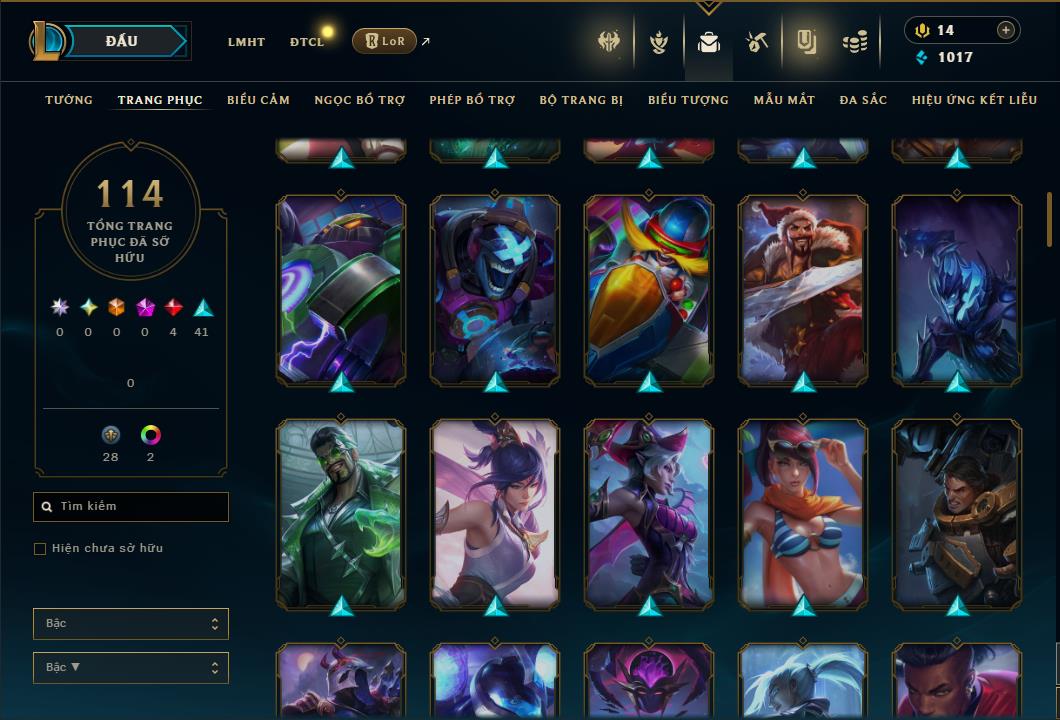
Task: Show the BIỂU TƯỢNG icons tab
Action: (688, 100)
